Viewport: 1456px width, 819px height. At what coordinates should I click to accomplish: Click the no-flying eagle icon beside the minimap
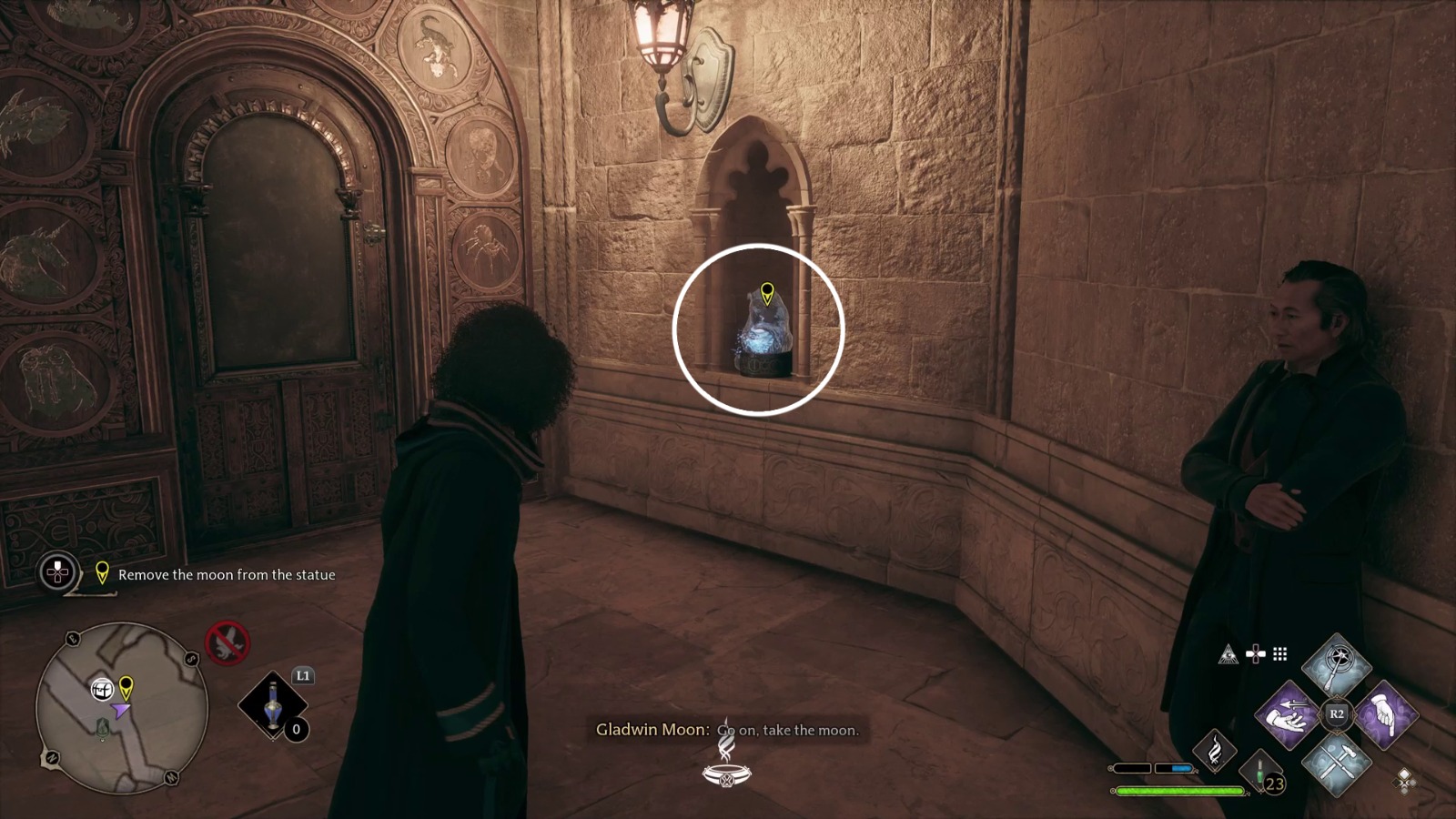point(226,643)
